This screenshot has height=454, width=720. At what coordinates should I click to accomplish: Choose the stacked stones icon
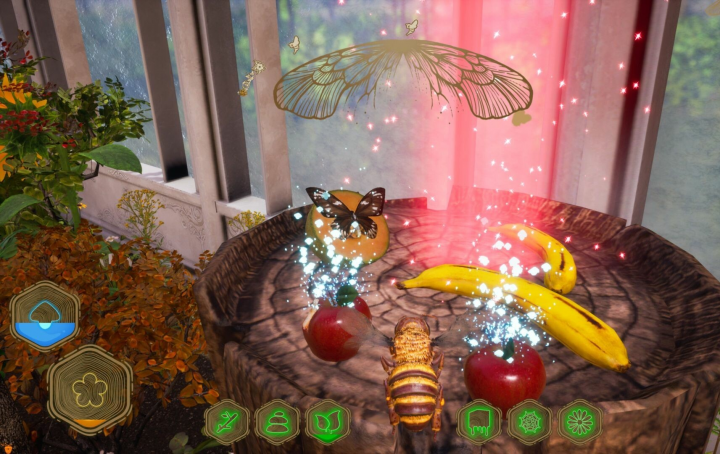tap(277, 422)
